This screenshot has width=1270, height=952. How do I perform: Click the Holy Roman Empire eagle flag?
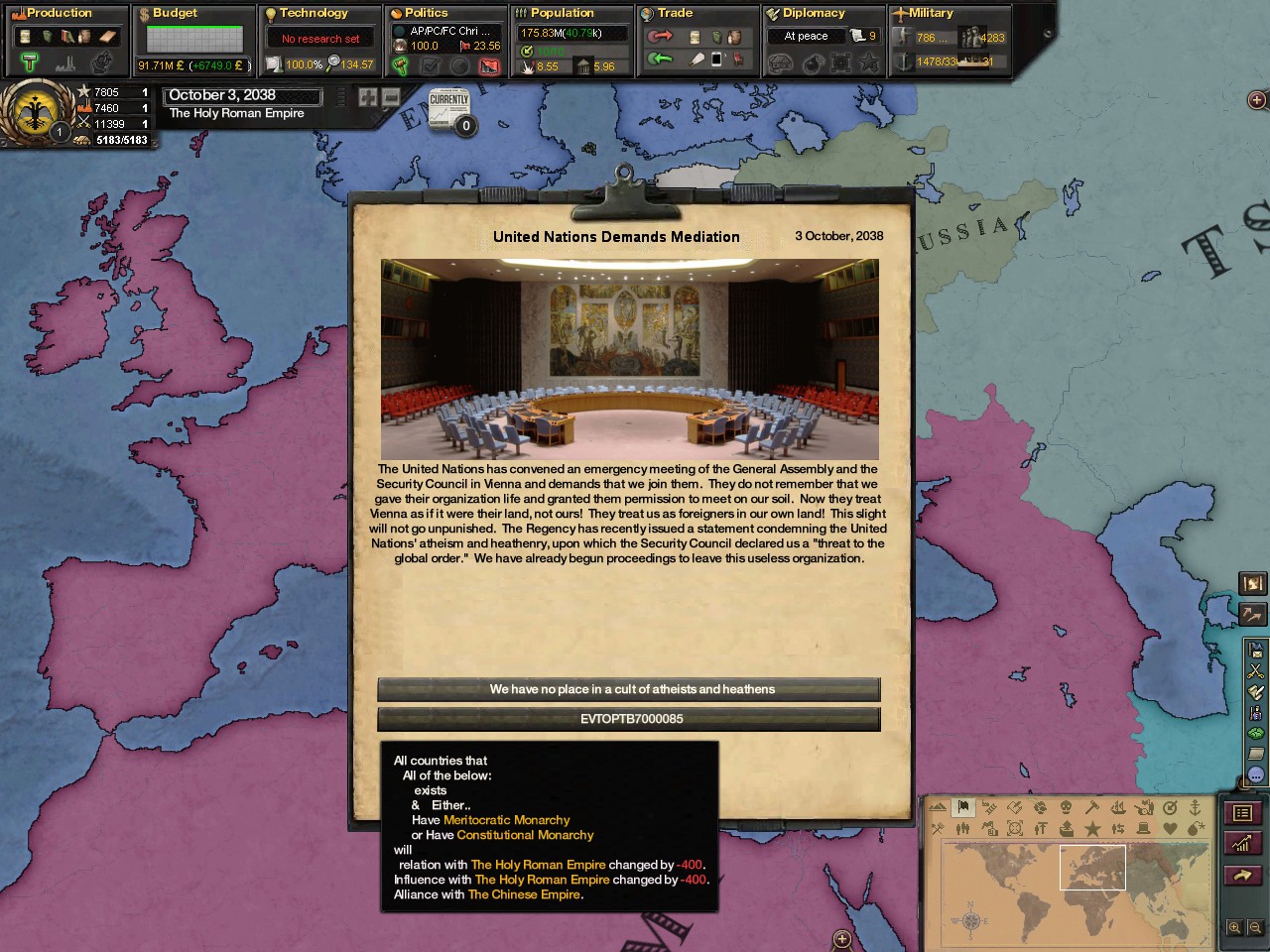(x=38, y=110)
